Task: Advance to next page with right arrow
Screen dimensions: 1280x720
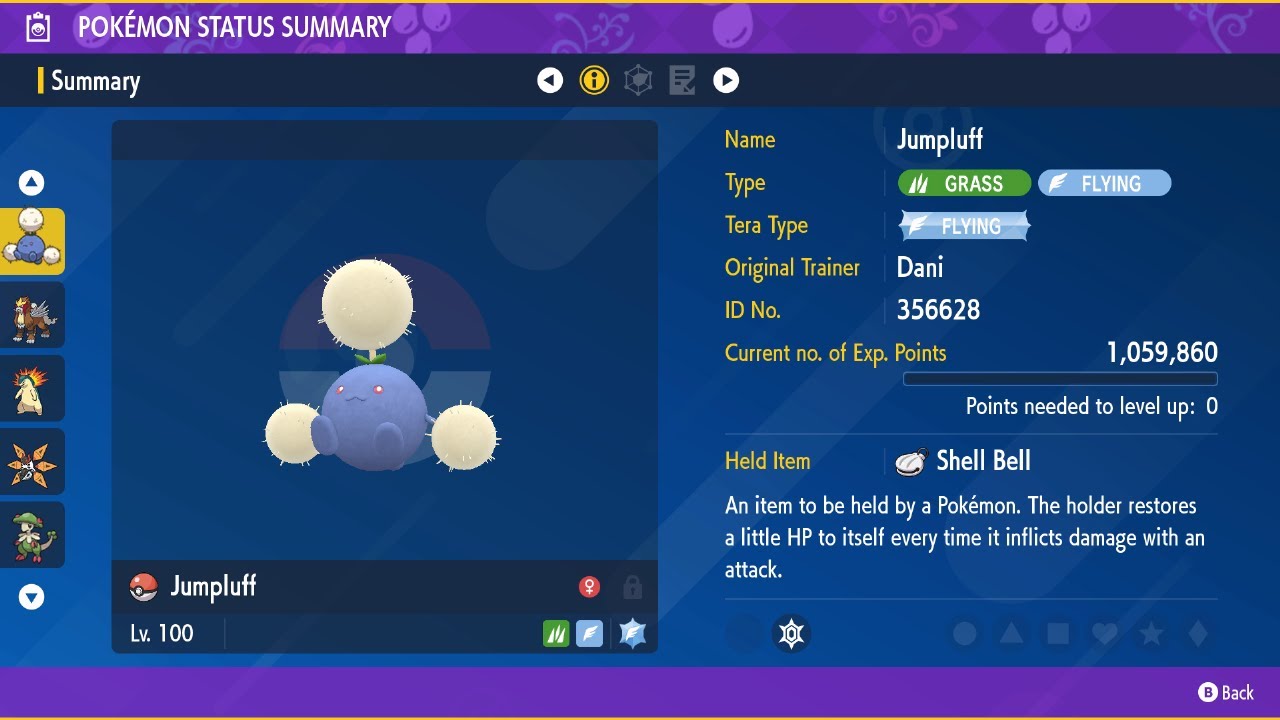Action: pos(726,80)
